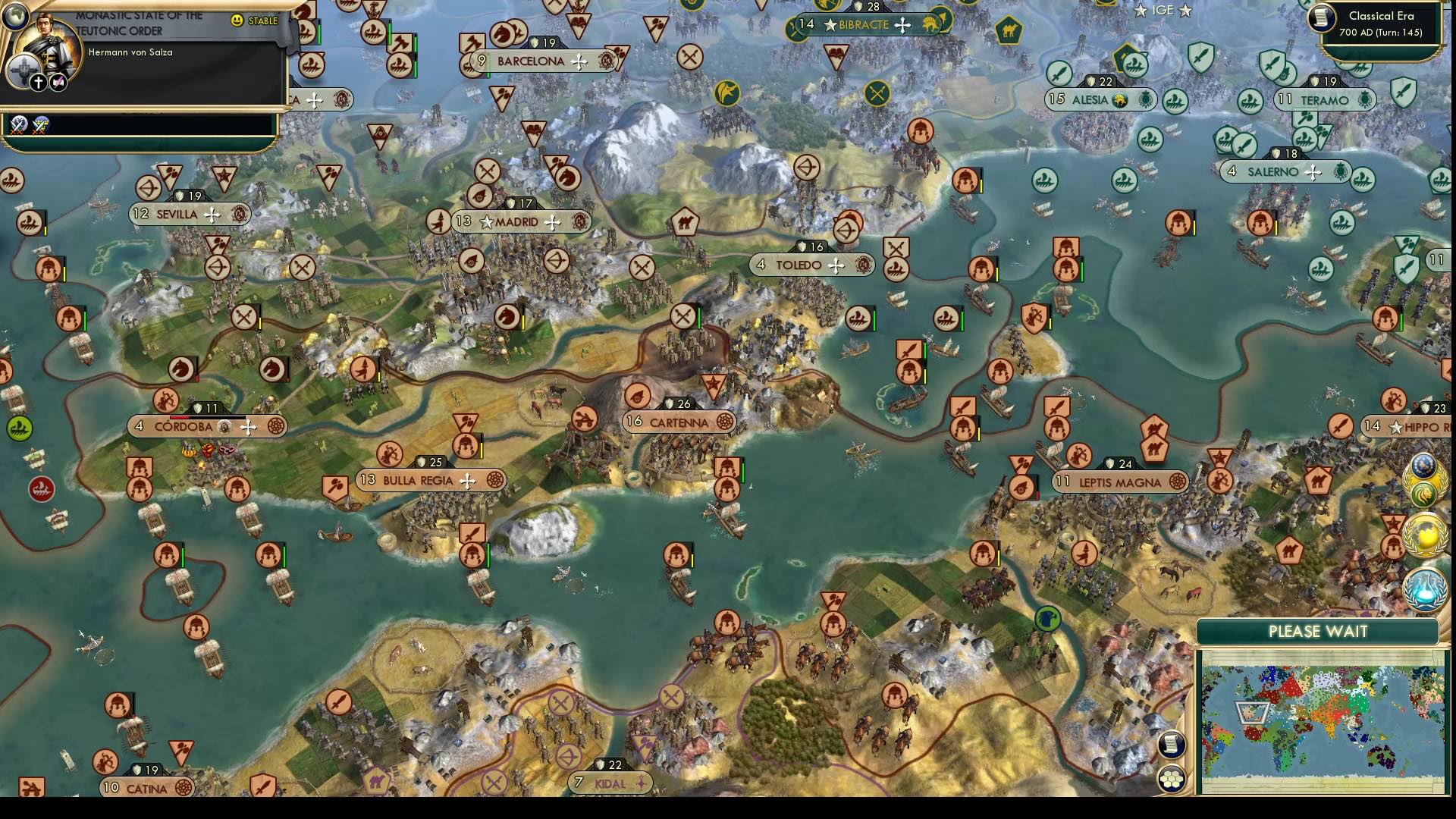This screenshot has width=1456, height=819.
Task: Click the religion symbol on Cartenna's banner
Action: (x=724, y=421)
